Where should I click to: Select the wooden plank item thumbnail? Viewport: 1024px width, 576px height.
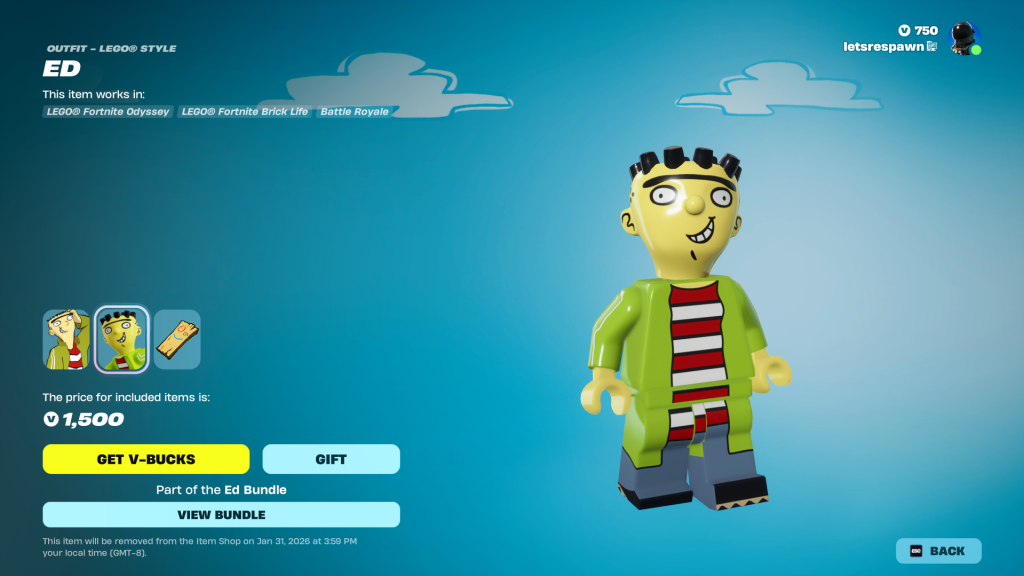(177, 339)
